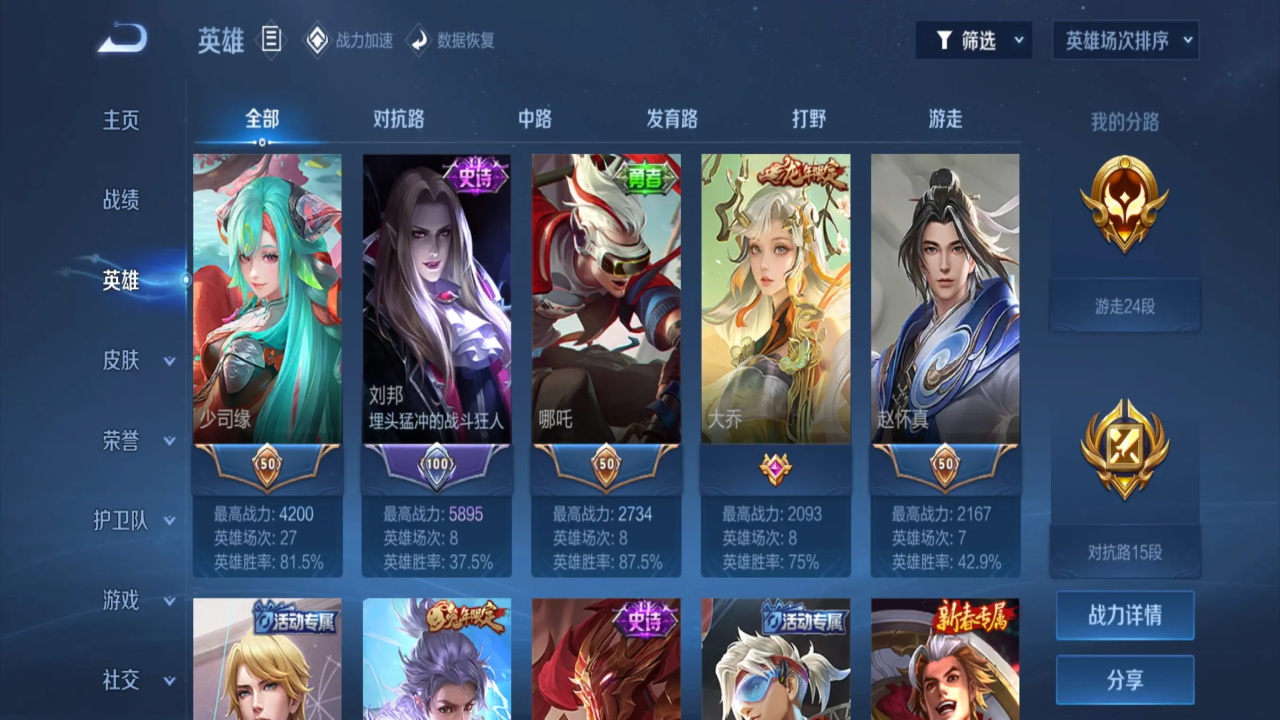Choose the 刘邦 hero card
Image resolution: width=1280 pixels, height=720 pixels.
click(436, 298)
